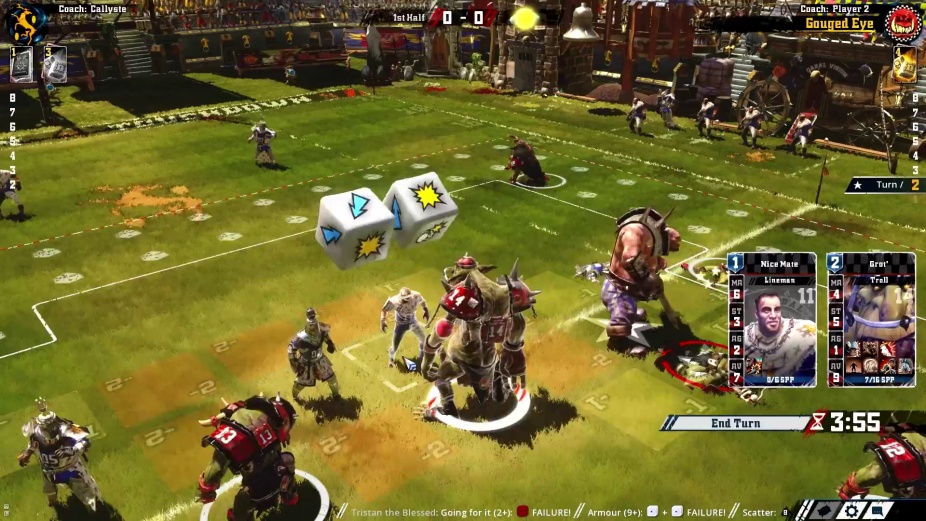Select Callyste's grey card numbered 3
This screenshot has height=521, width=926.
tap(54, 64)
